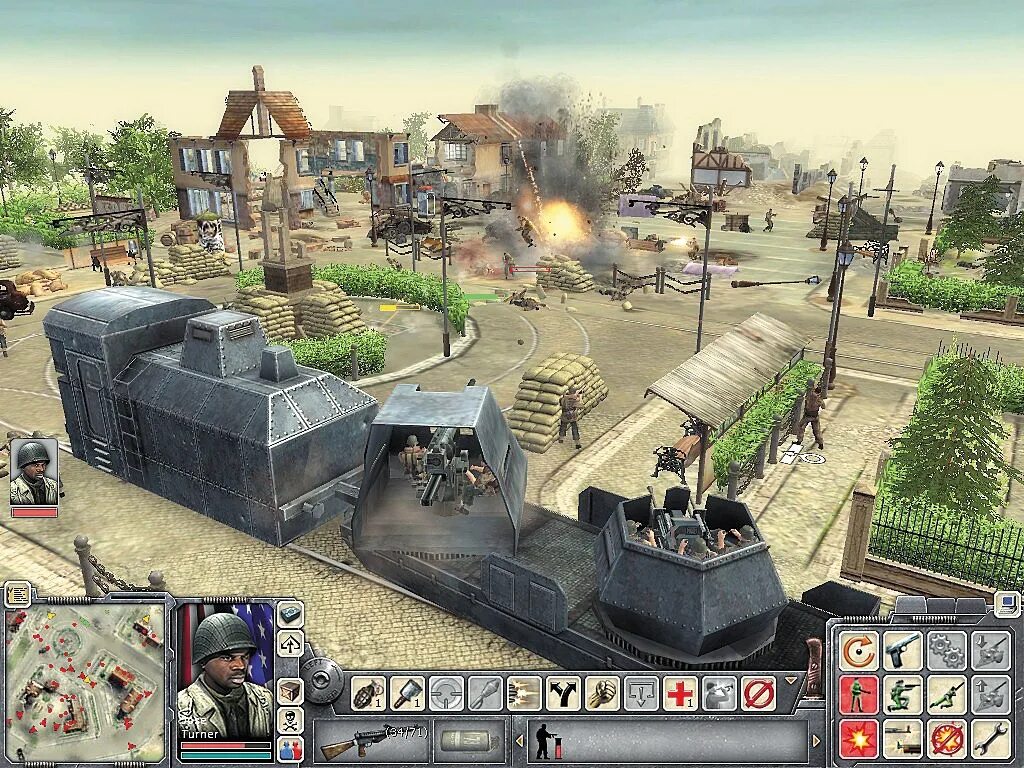The height and width of the screenshot is (768, 1024).
Task: Choose the split arrows command
Action: click(x=563, y=692)
